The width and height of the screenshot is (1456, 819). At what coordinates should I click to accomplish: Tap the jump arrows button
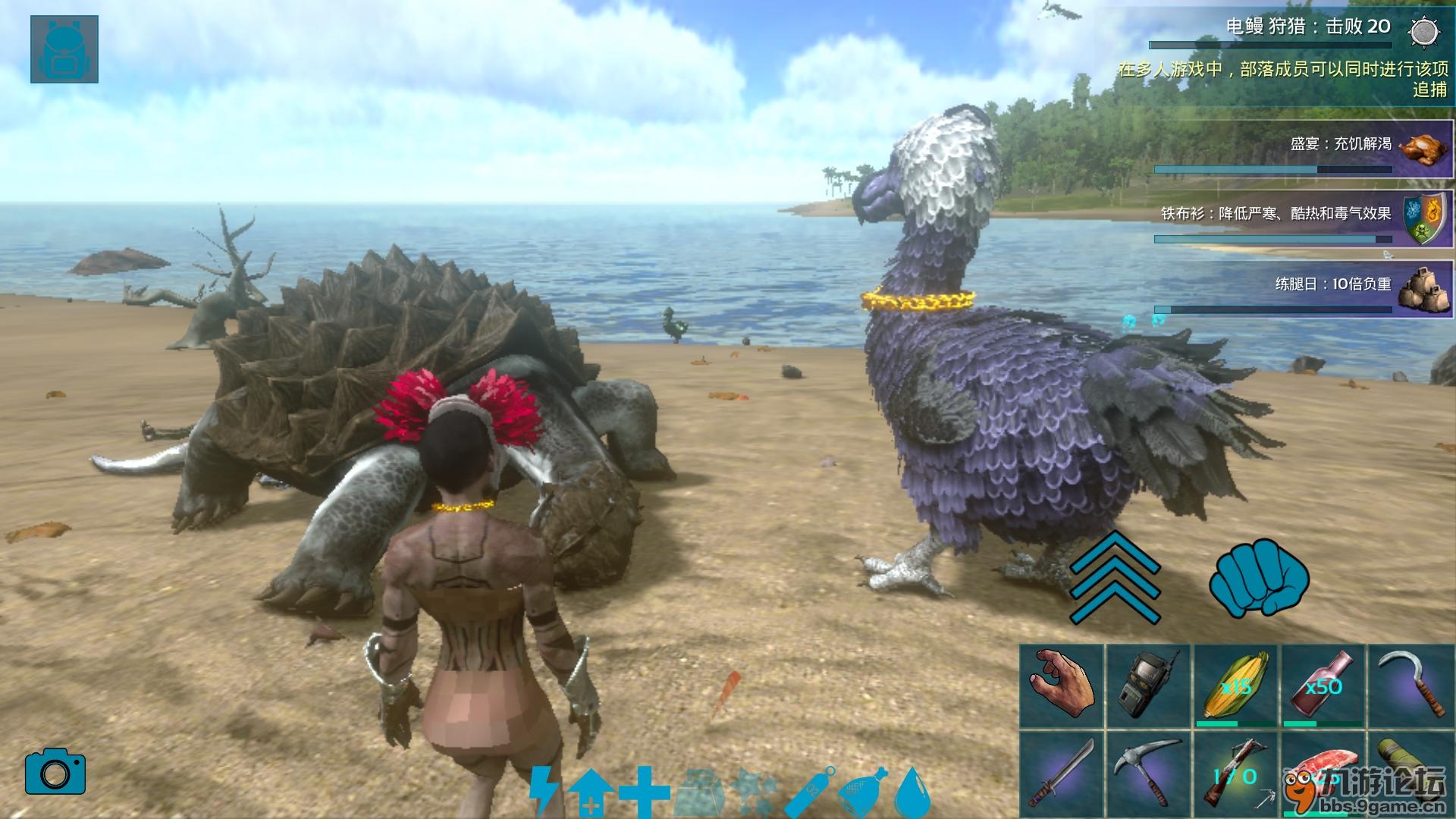[1115, 578]
